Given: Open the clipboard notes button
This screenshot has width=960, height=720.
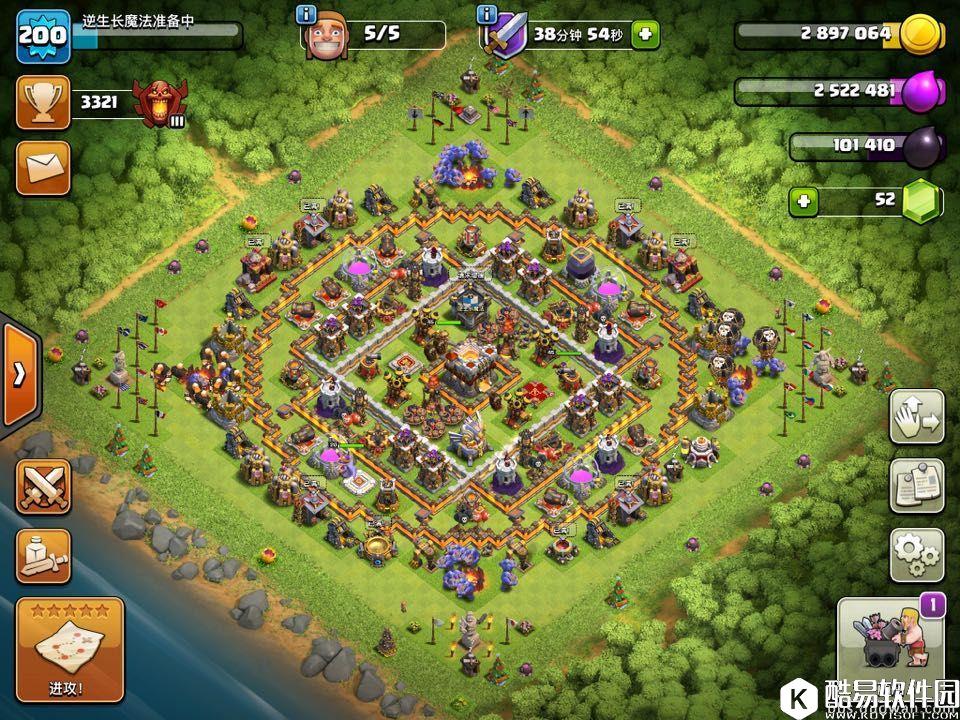Looking at the screenshot, I should (917, 484).
